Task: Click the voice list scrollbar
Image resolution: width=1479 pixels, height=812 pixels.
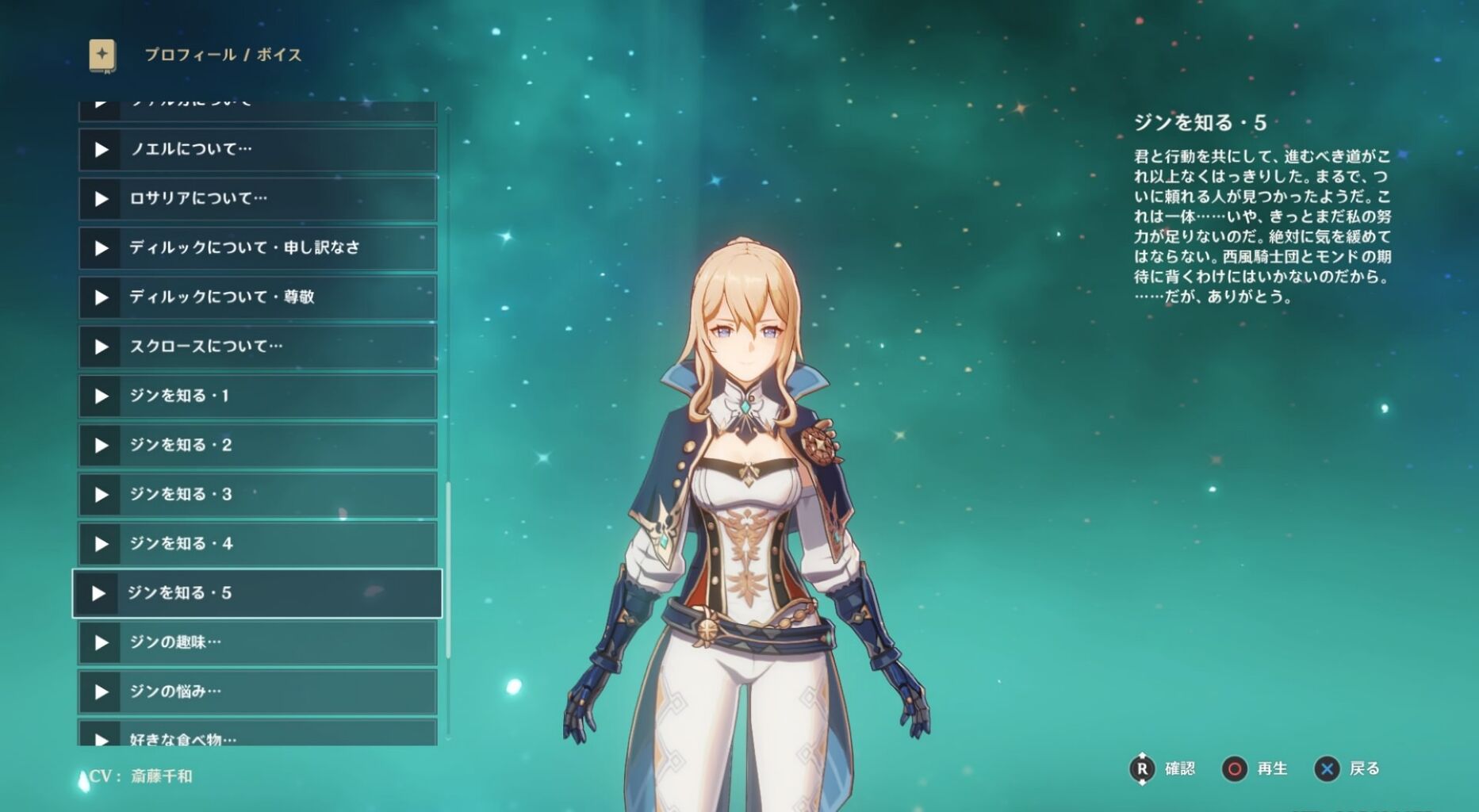Action: 448,569
